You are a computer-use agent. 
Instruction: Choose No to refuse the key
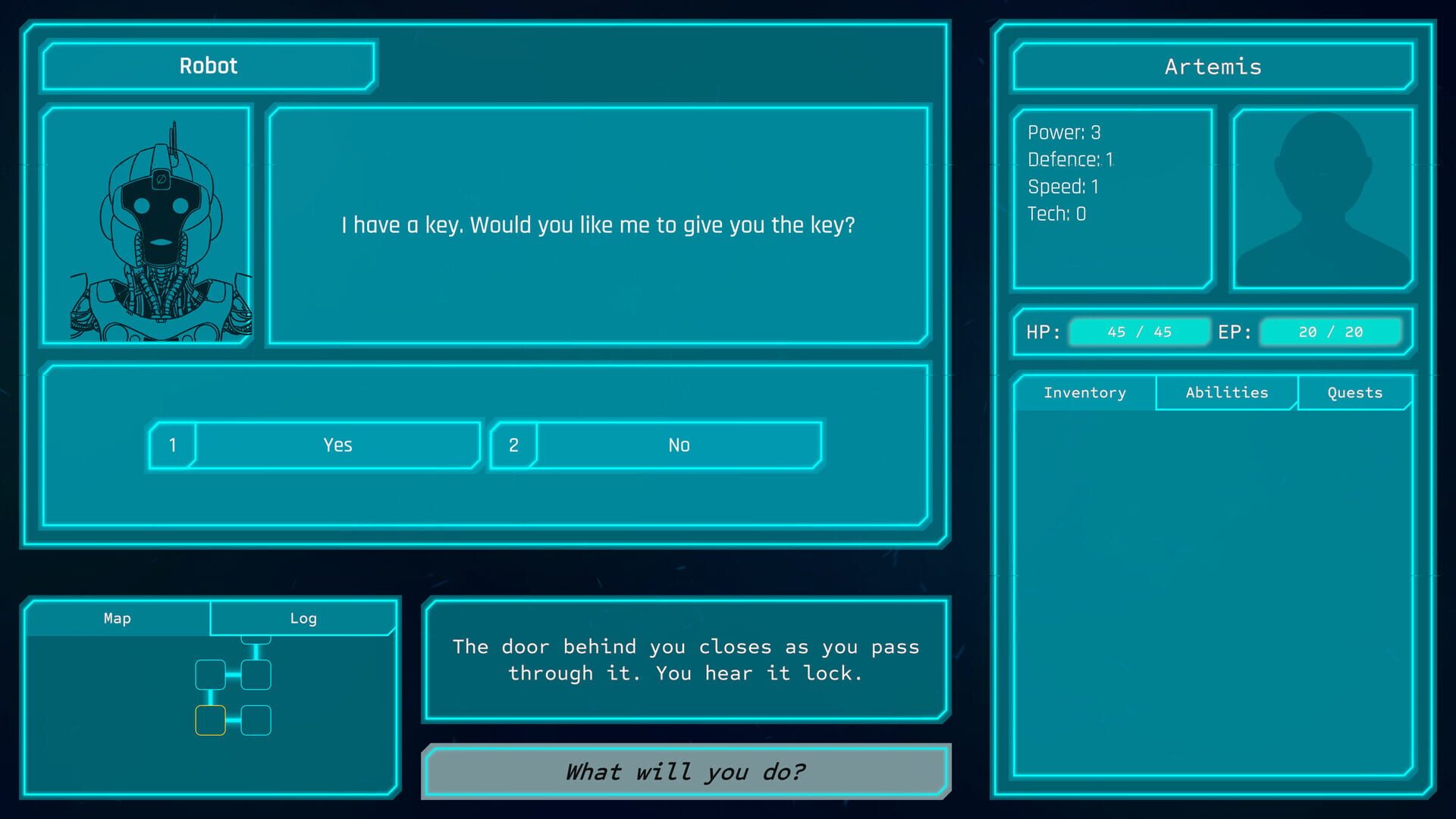coord(679,445)
